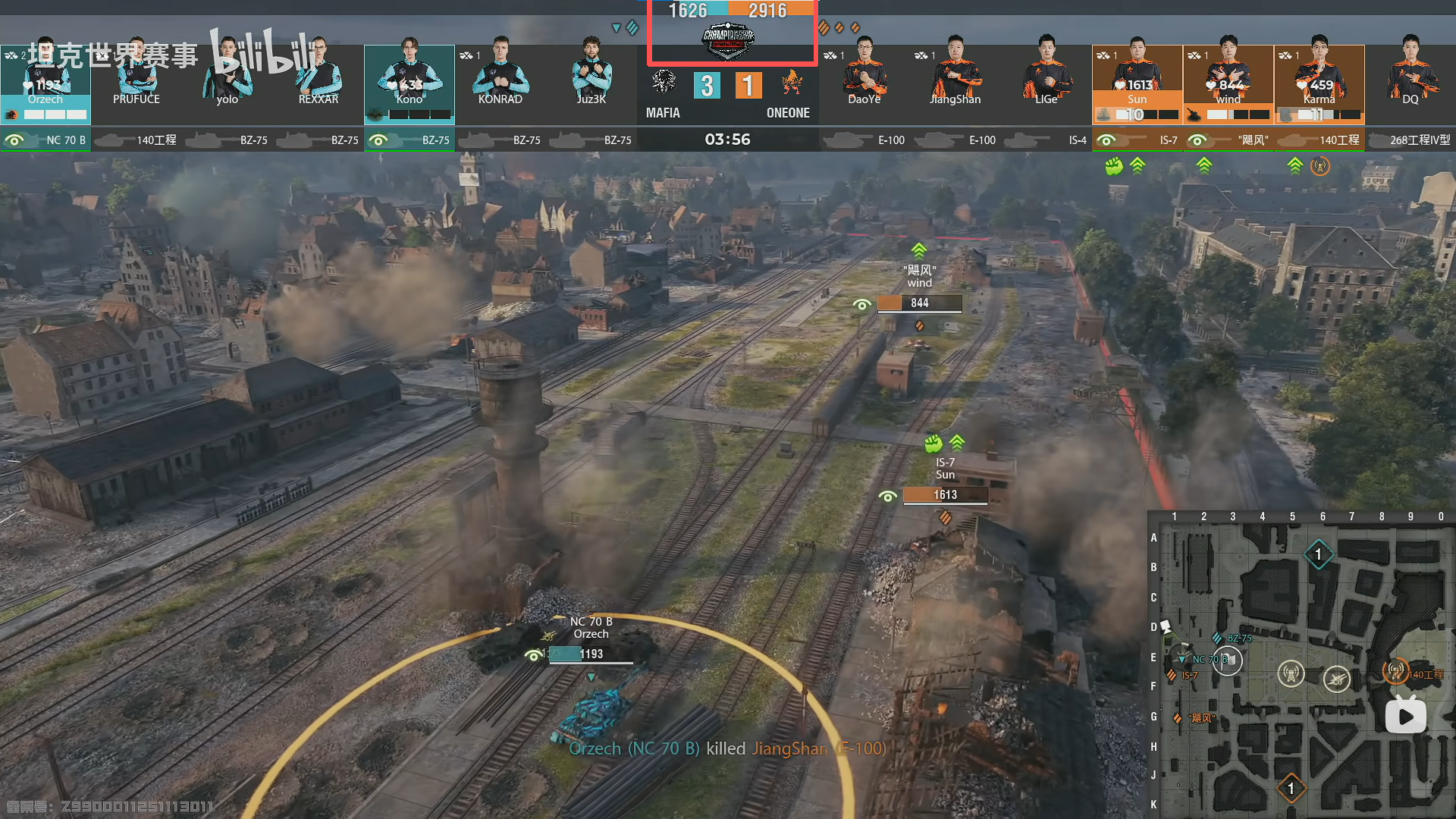Select Sun's highlighted player card
The width and height of the screenshot is (1456, 819).
tap(1137, 83)
